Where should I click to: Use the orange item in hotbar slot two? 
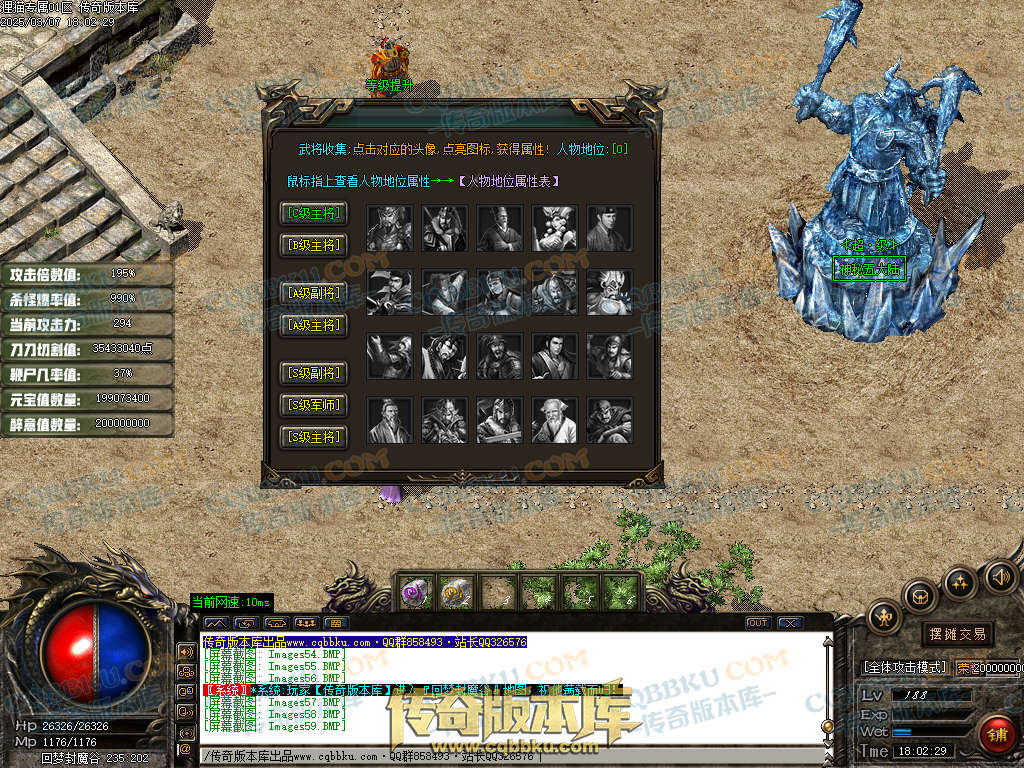456,591
